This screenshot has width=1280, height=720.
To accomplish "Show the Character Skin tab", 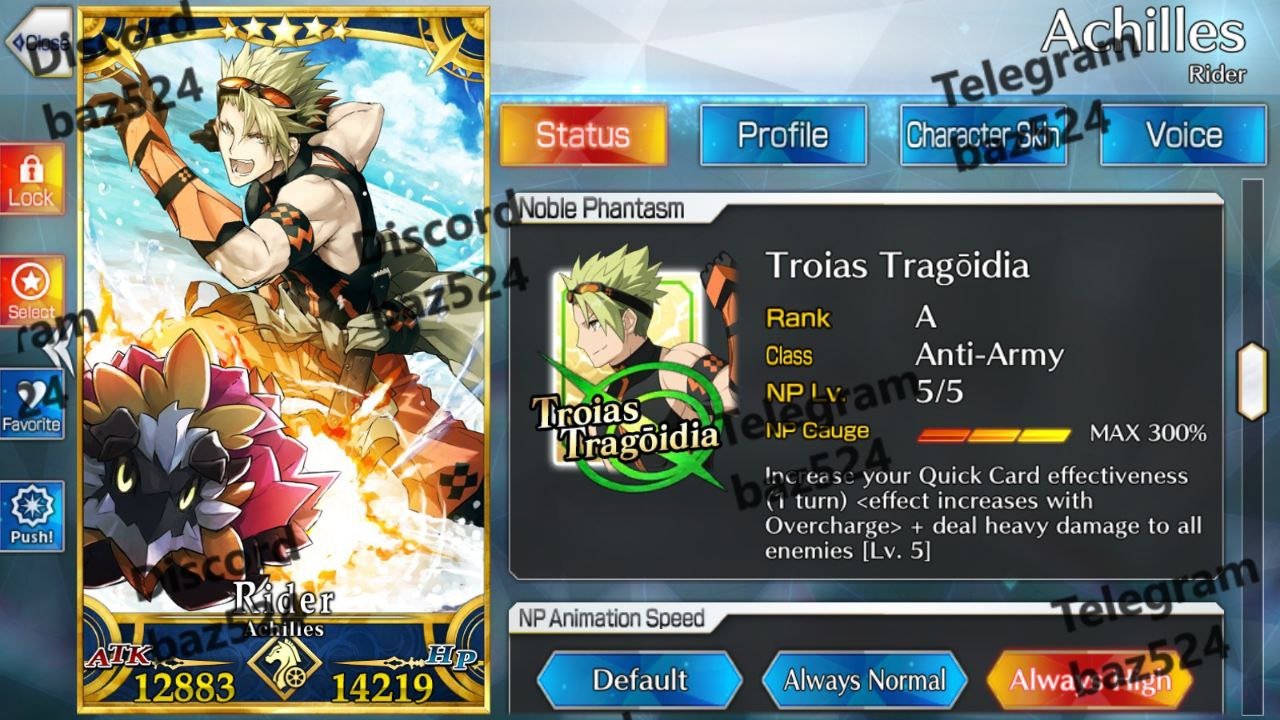I will tap(983, 135).
